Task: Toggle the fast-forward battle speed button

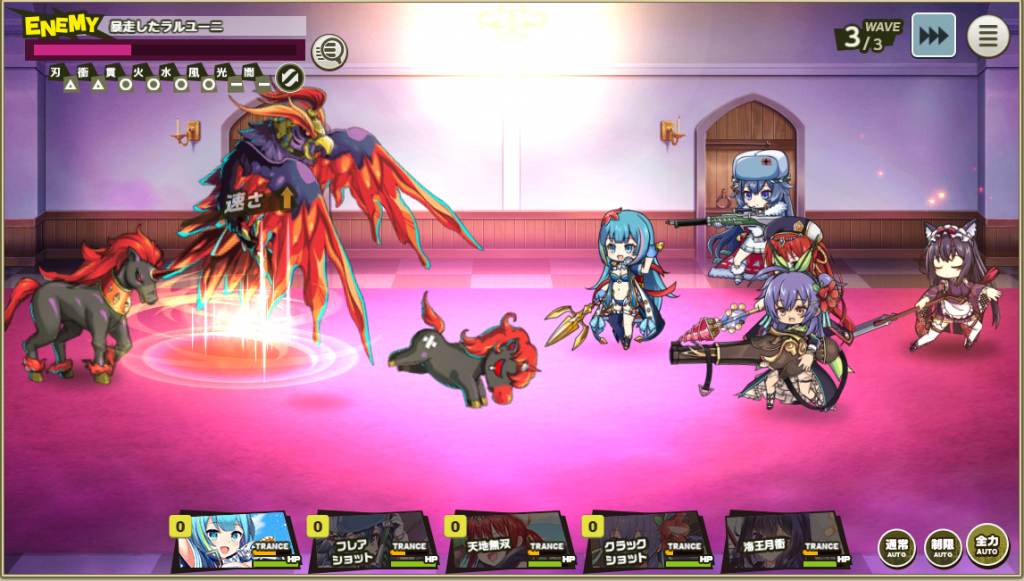Action: 933,35
